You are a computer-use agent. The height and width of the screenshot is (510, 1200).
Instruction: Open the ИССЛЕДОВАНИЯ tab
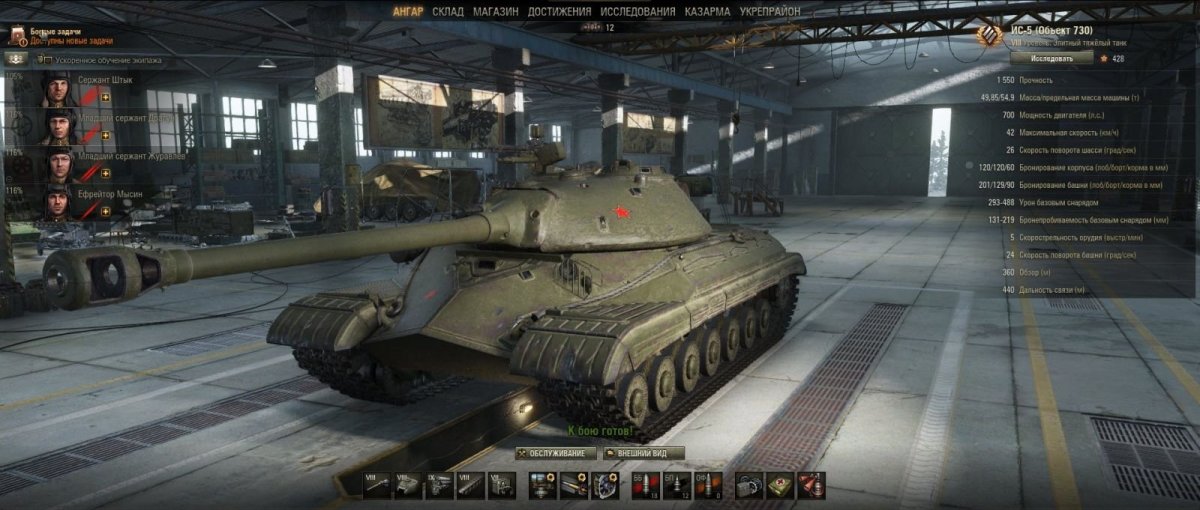[639, 11]
